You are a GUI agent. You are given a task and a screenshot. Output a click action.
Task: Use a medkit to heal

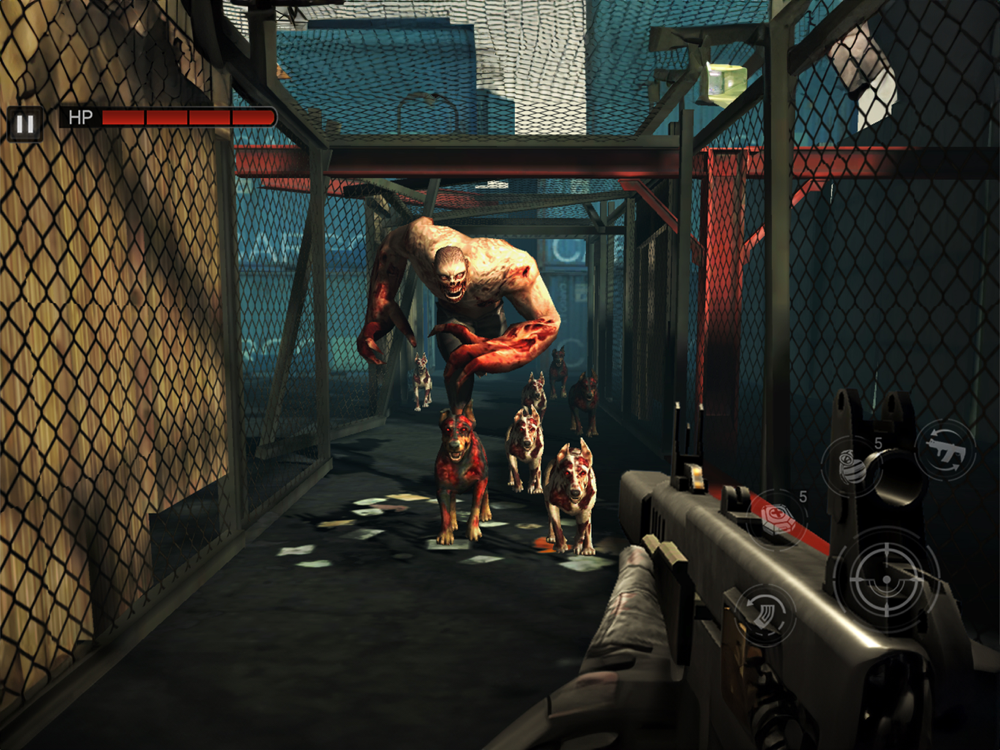[x=778, y=518]
